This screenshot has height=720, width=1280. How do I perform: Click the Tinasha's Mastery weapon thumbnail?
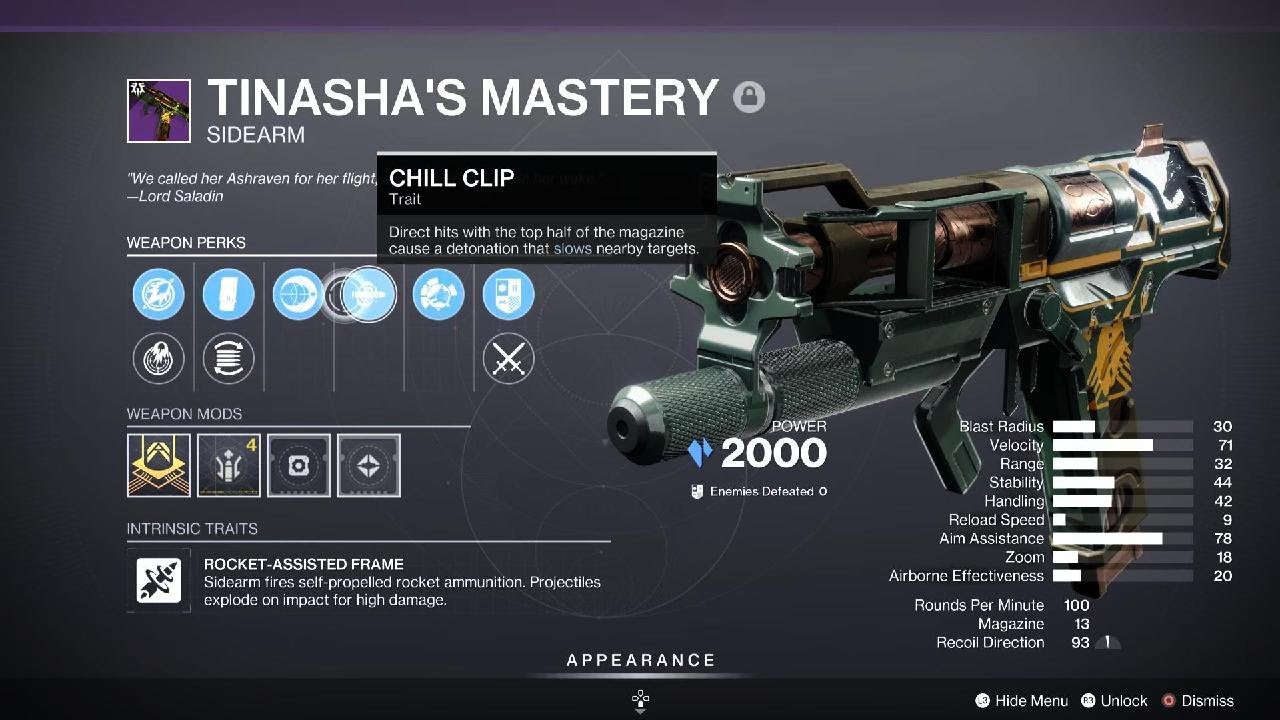158,111
